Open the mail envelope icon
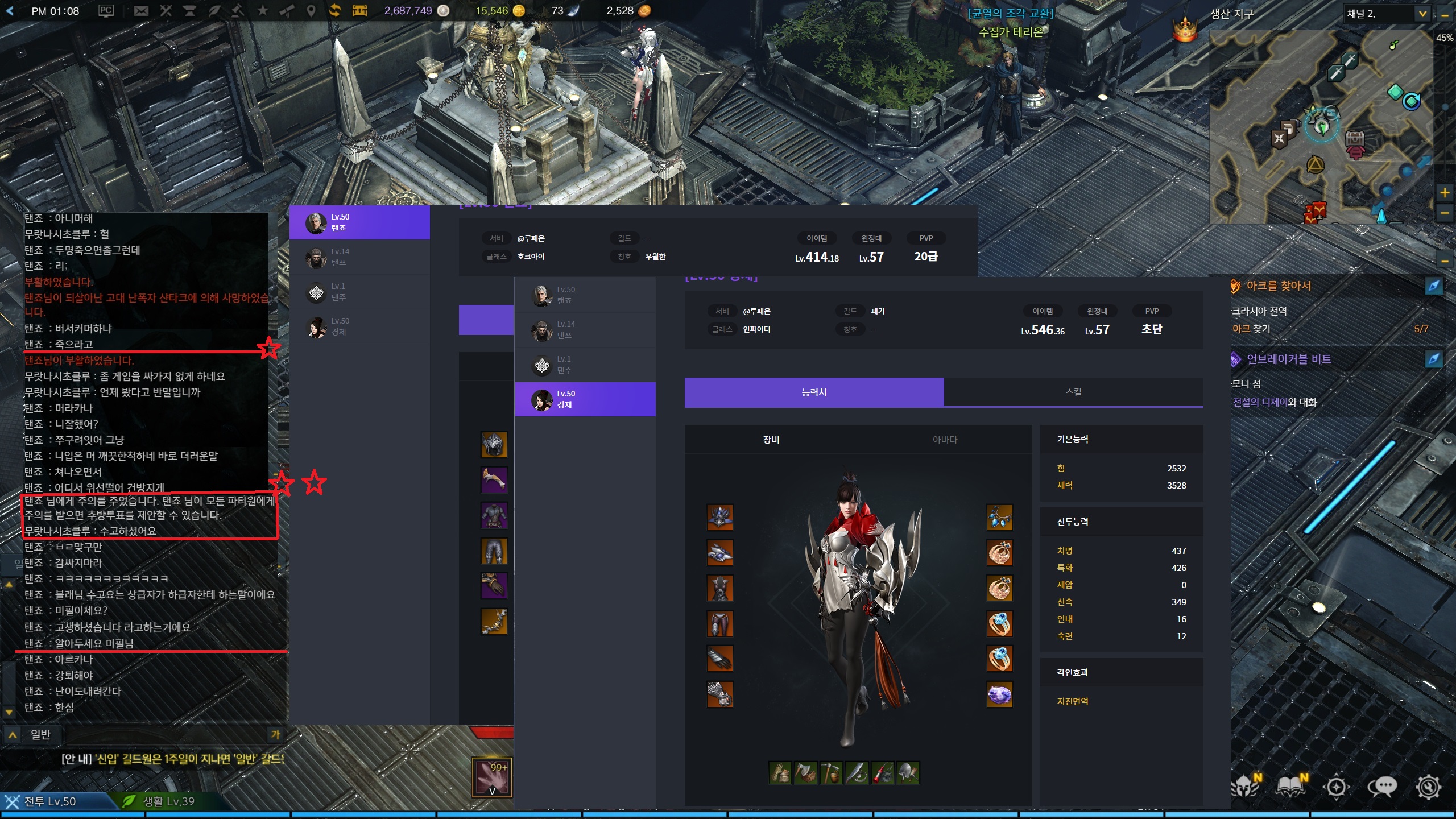The width and height of the screenshot is (1456, 819). tap(141, 11)
